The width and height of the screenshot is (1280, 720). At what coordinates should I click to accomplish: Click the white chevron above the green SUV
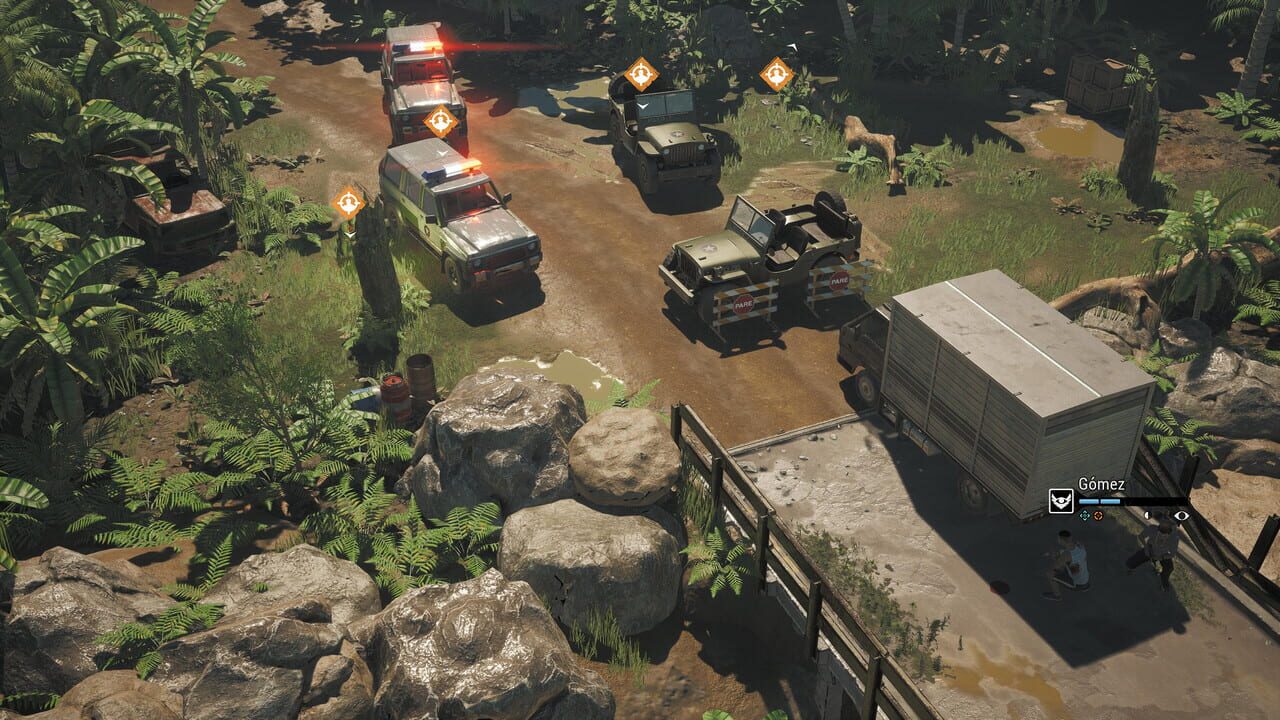pyautogui.click(x=440, y=152)
